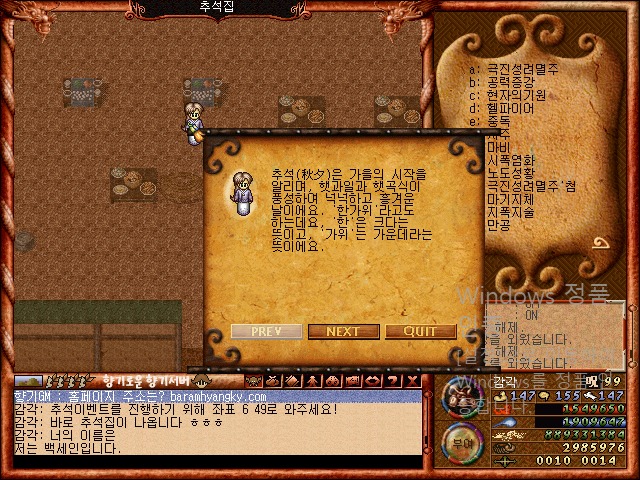The height and width of the screenshot is (480, 640).
Task: Choose the 만공 spell entry
Action: (499, 225)
